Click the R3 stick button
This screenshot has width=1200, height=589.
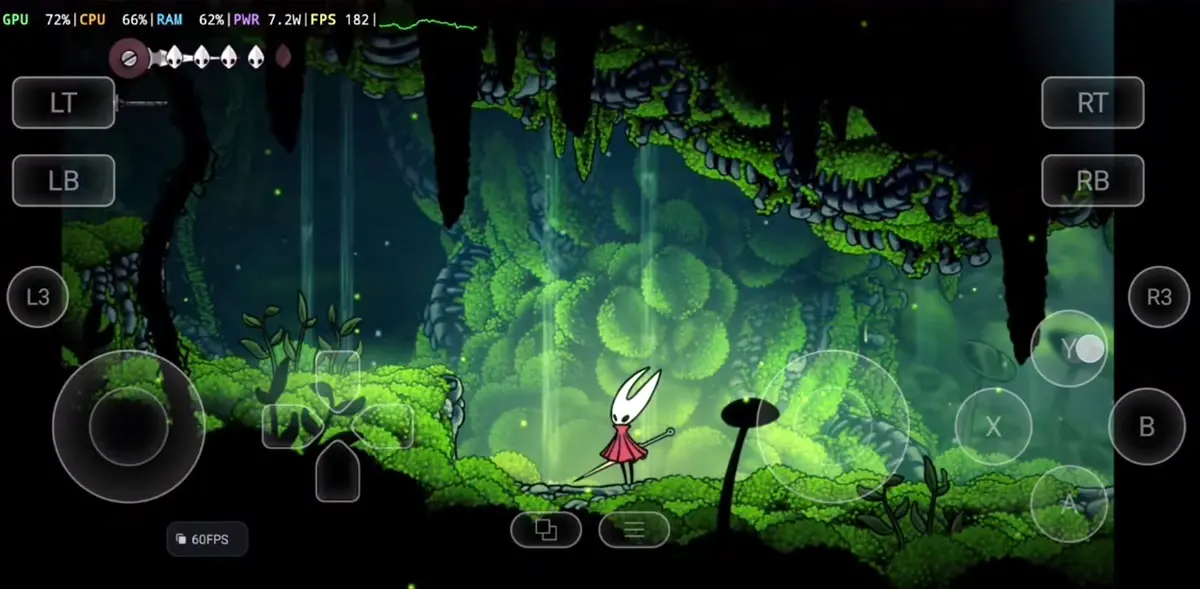point(1158,297)
